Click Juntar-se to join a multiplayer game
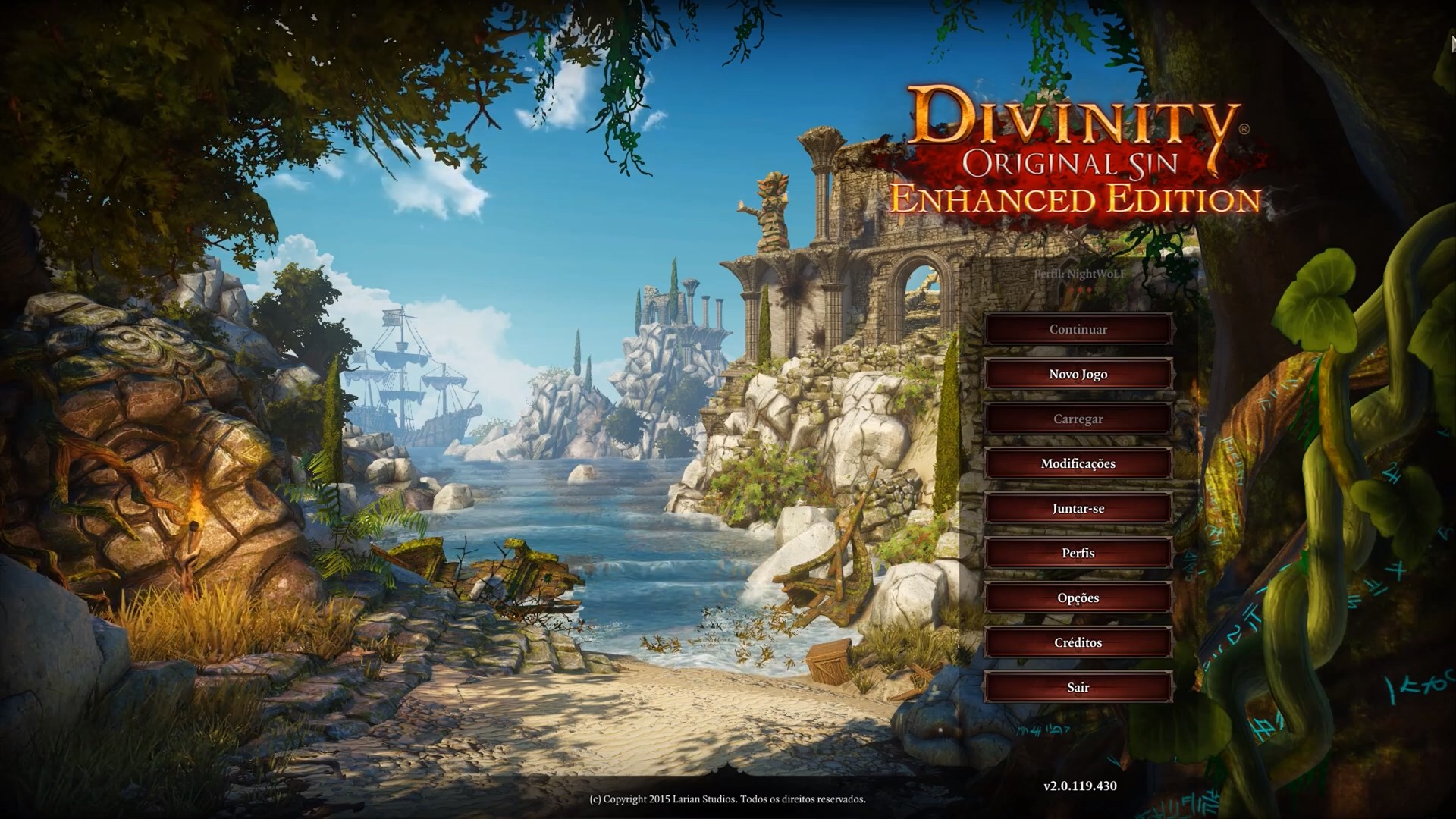Viewport: 1456px width, 819px height. (x=1078, y=508)
